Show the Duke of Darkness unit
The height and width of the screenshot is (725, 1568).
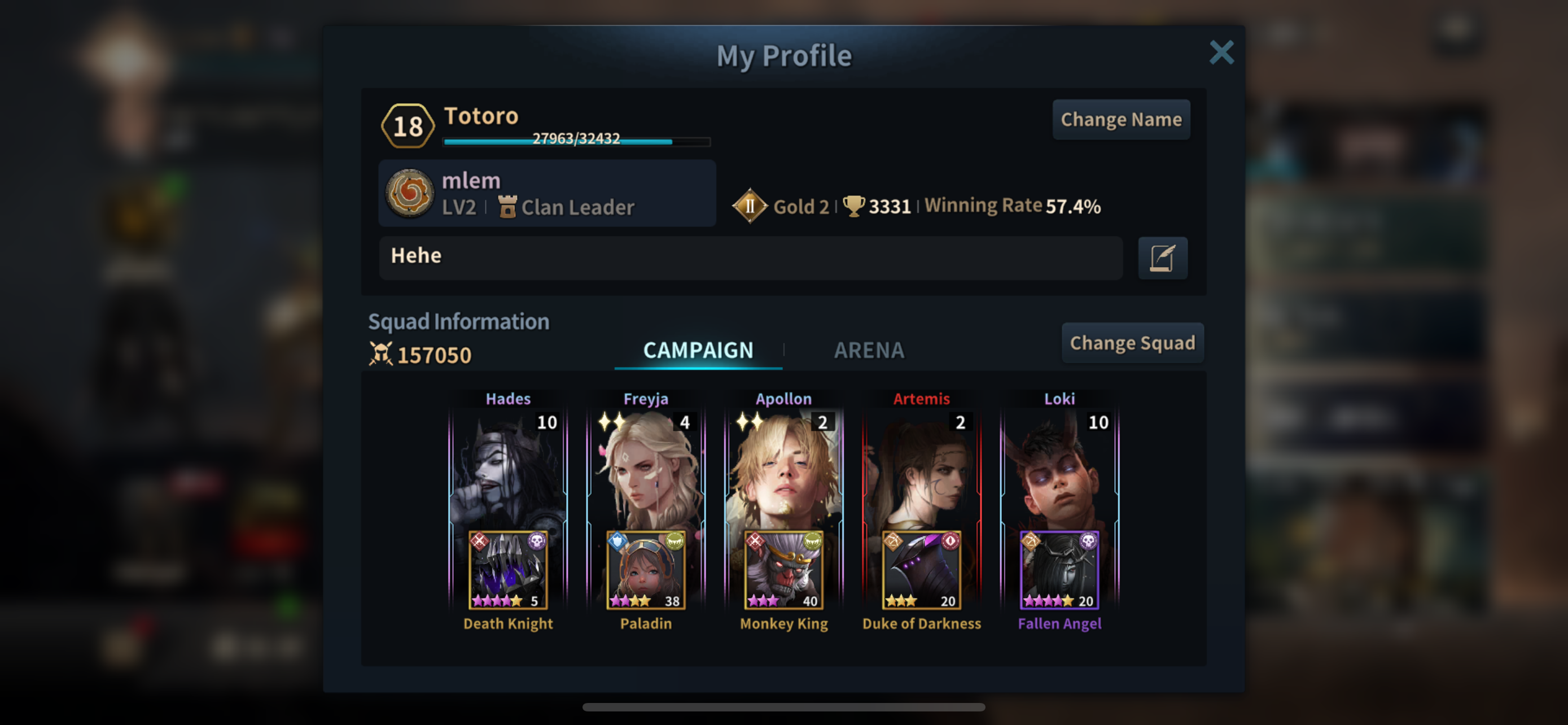(x=921, y=570)
